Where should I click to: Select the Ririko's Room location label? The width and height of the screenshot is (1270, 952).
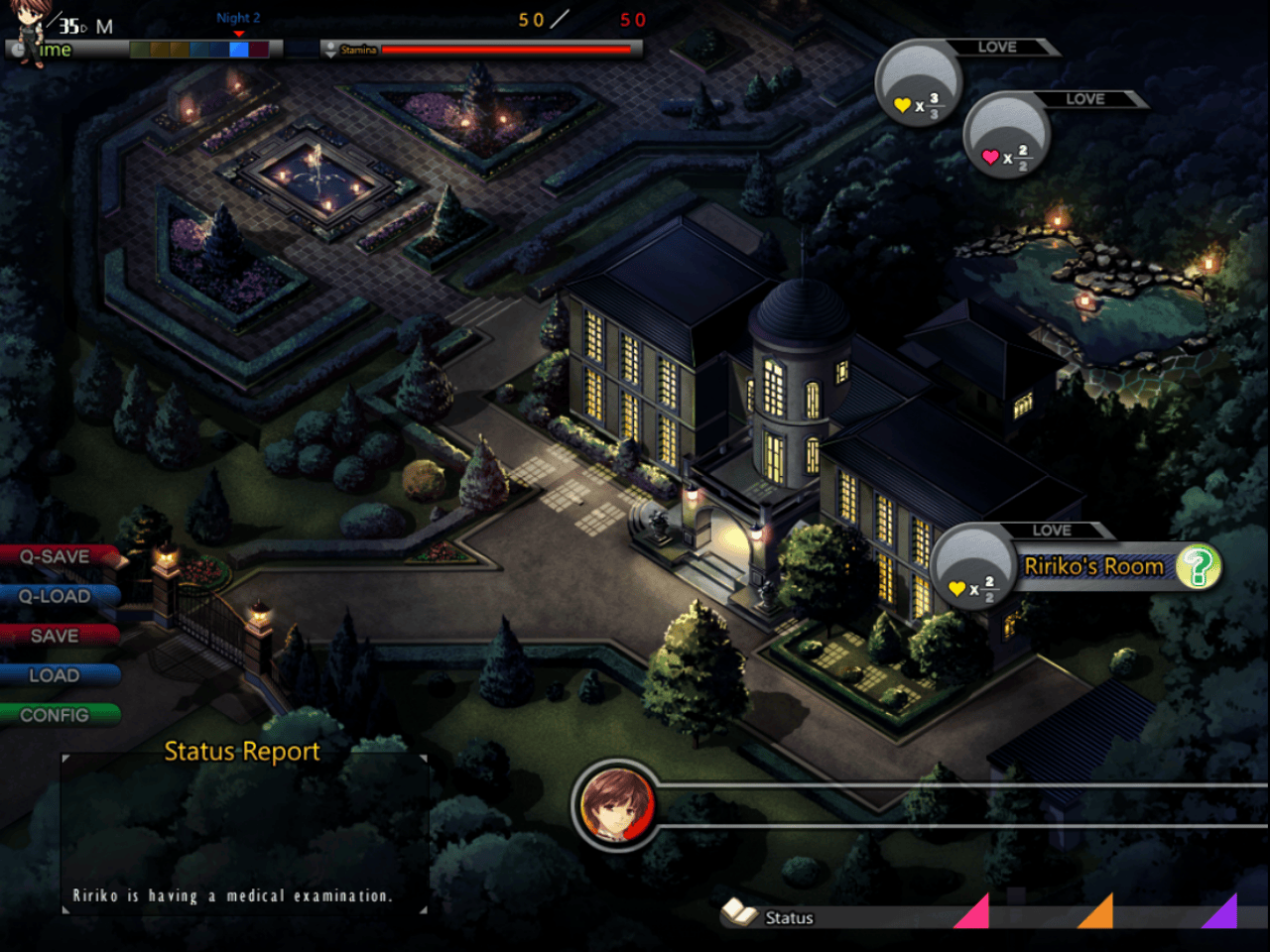click(x=1093, y=567)
